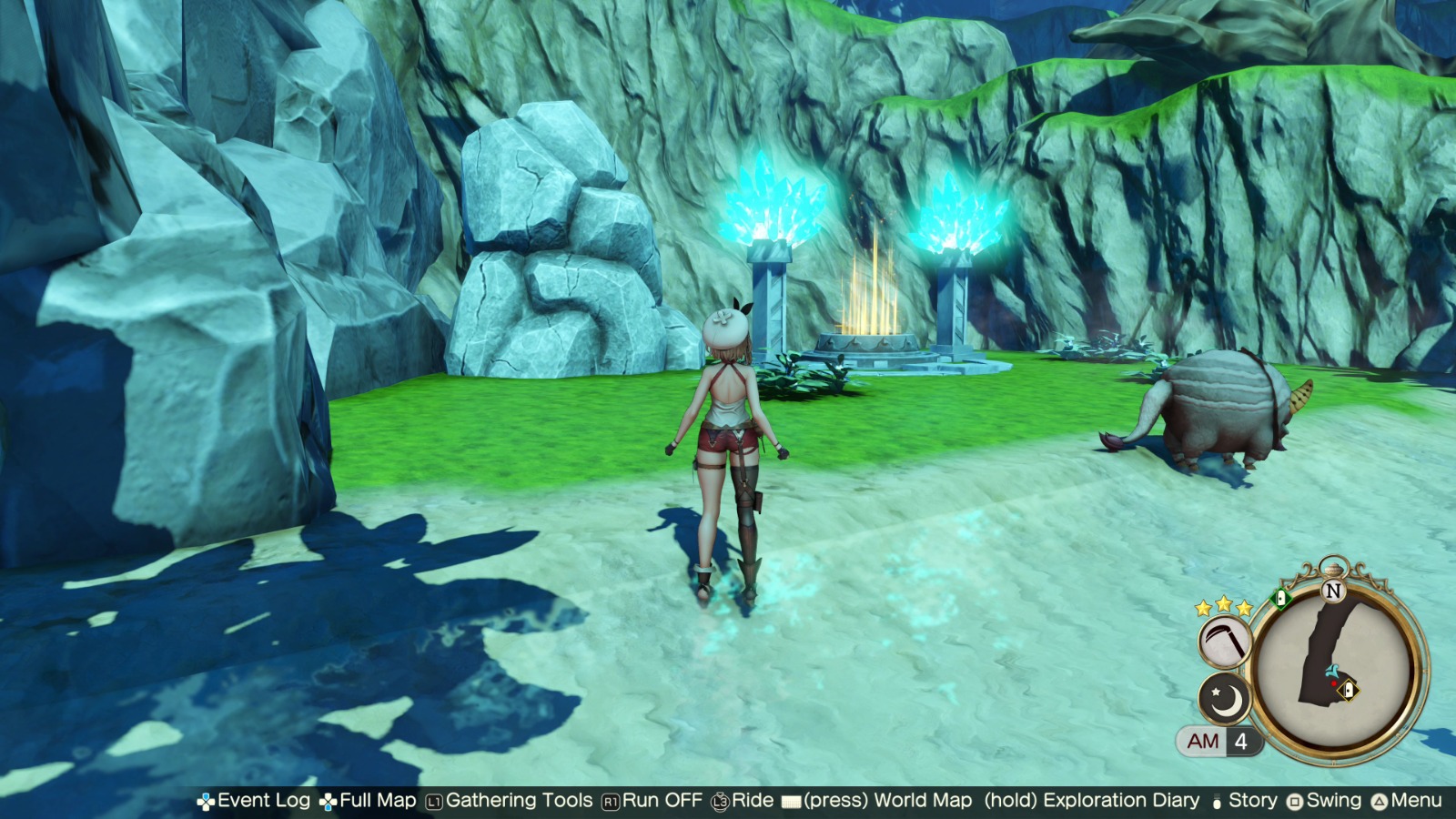Click the touchpad icon before World Map
The image size is (1456, 819).
791,802
